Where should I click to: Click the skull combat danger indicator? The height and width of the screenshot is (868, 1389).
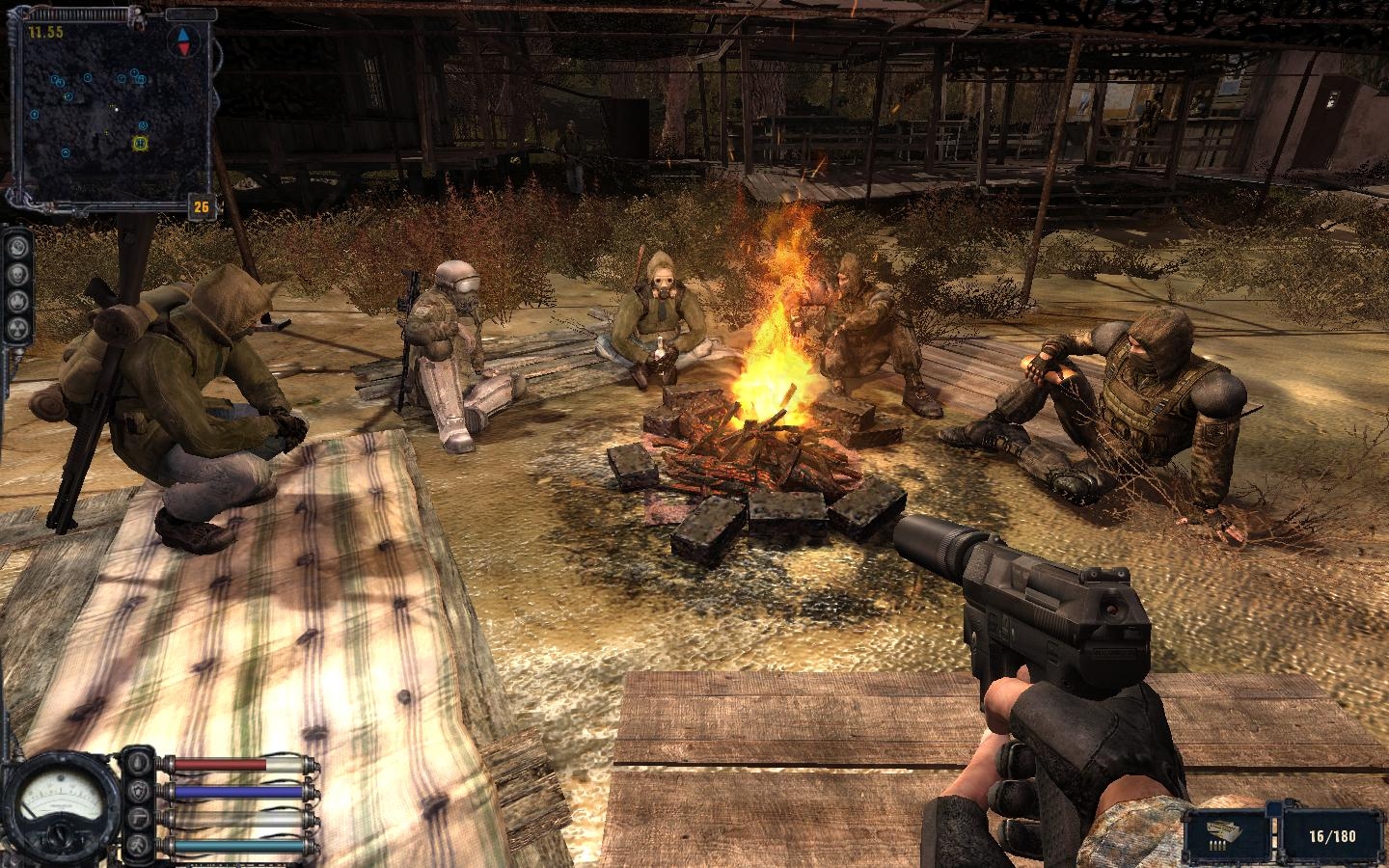[x=17, y=275]
